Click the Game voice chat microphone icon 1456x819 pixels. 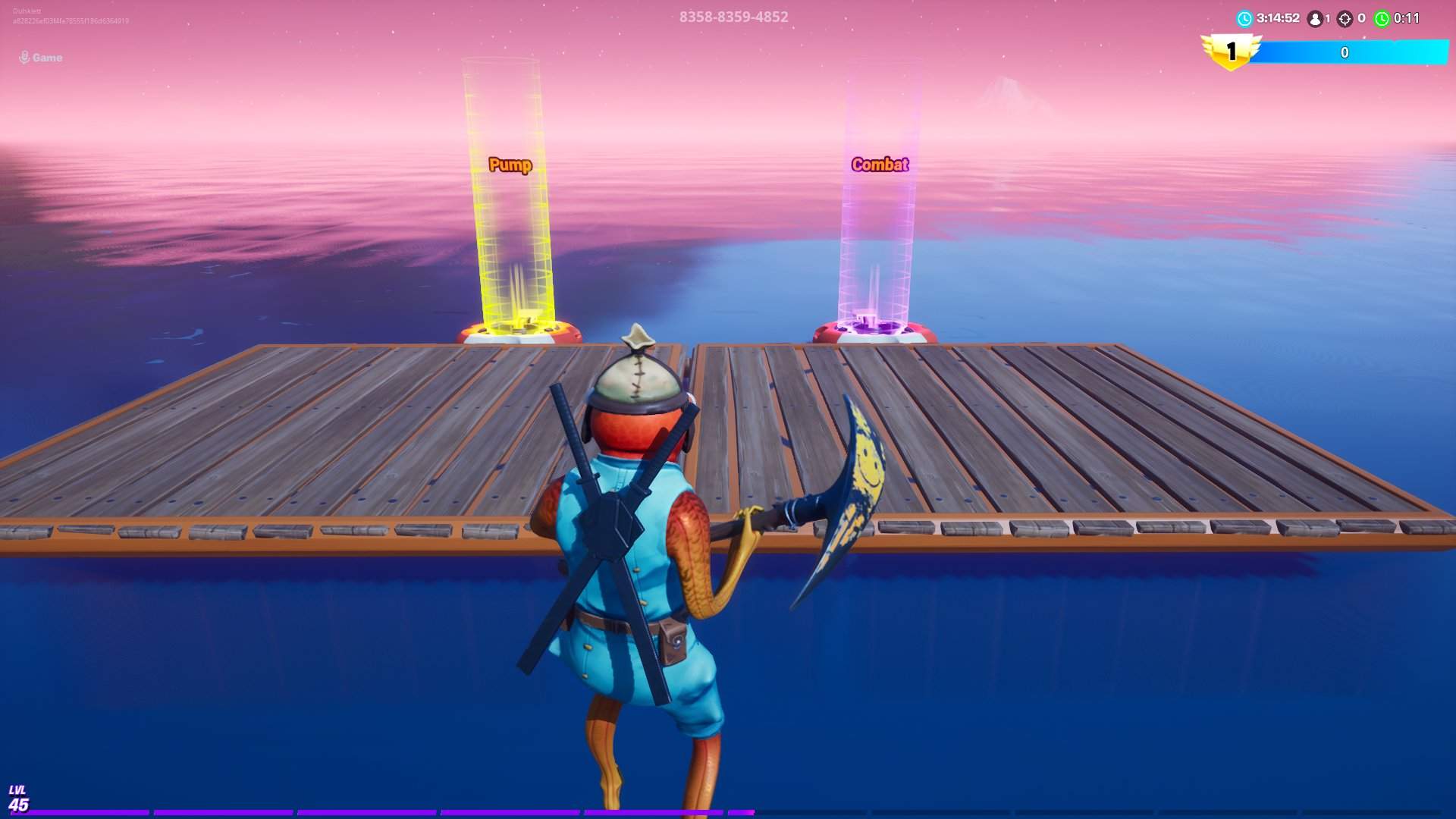[24, 56]
